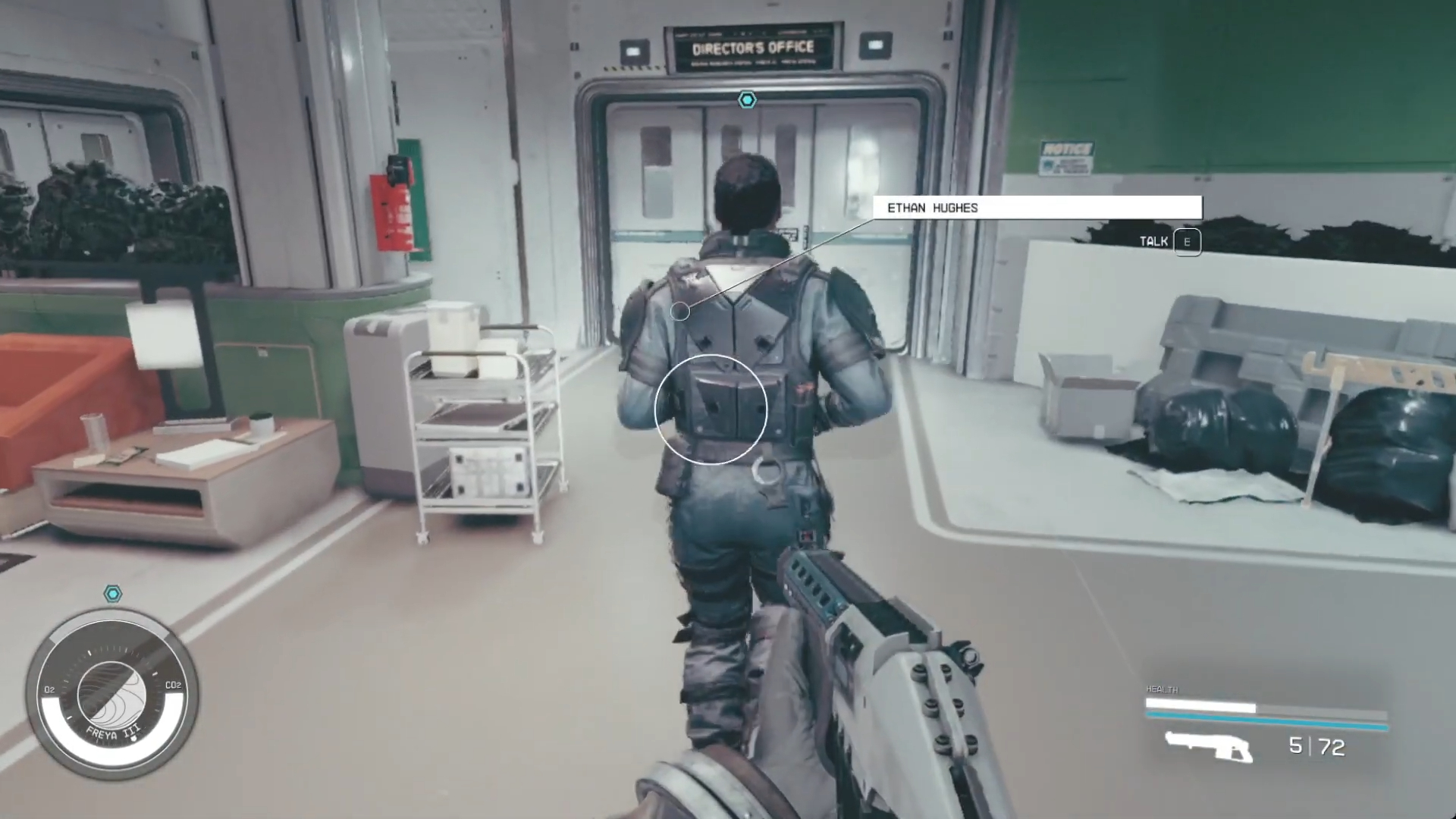Select the Ethan Hughes name plate
Screen dimensions: 1456x819
coord(1037,208)
